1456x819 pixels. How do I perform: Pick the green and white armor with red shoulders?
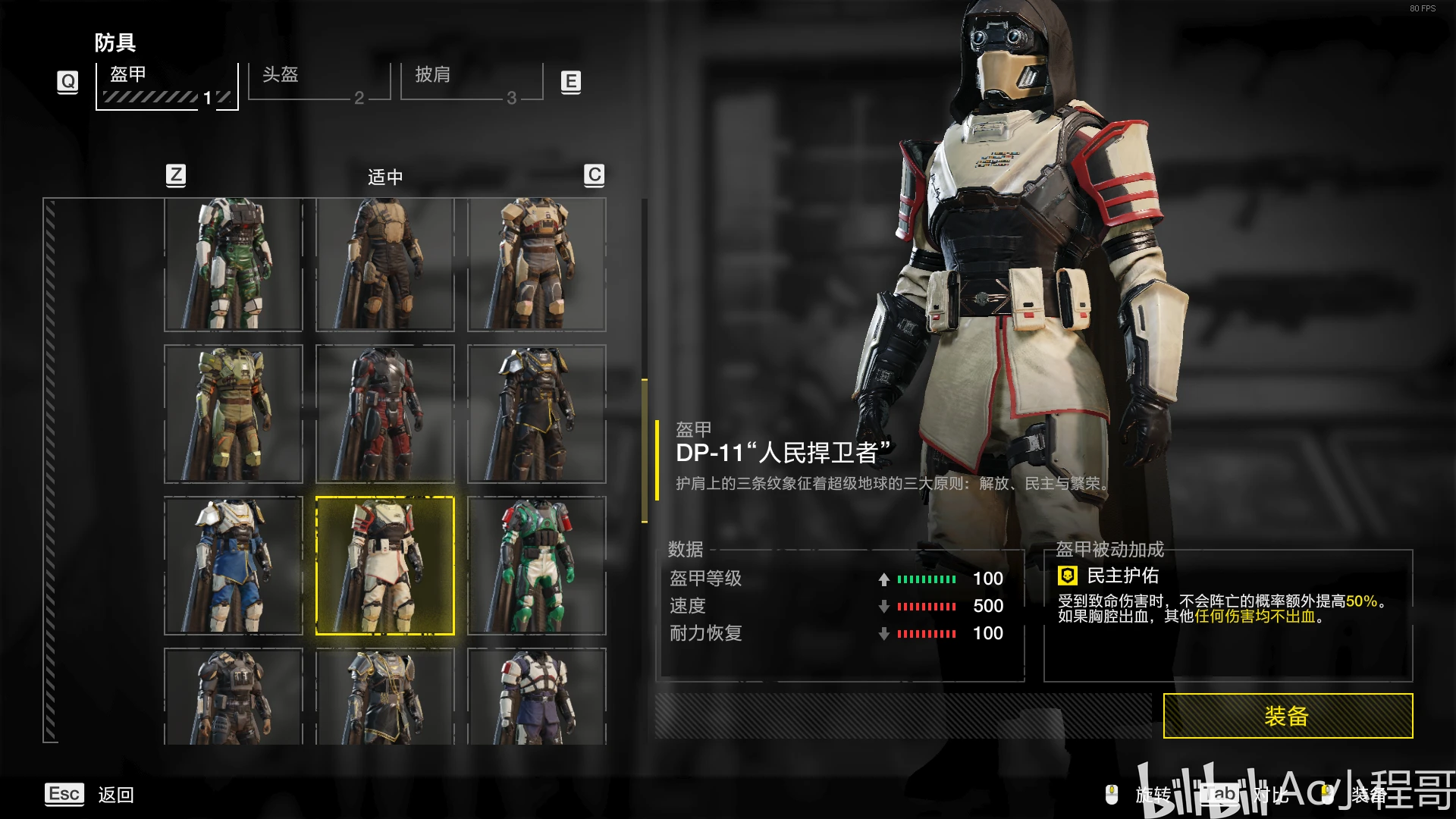[x=537, y=566]
